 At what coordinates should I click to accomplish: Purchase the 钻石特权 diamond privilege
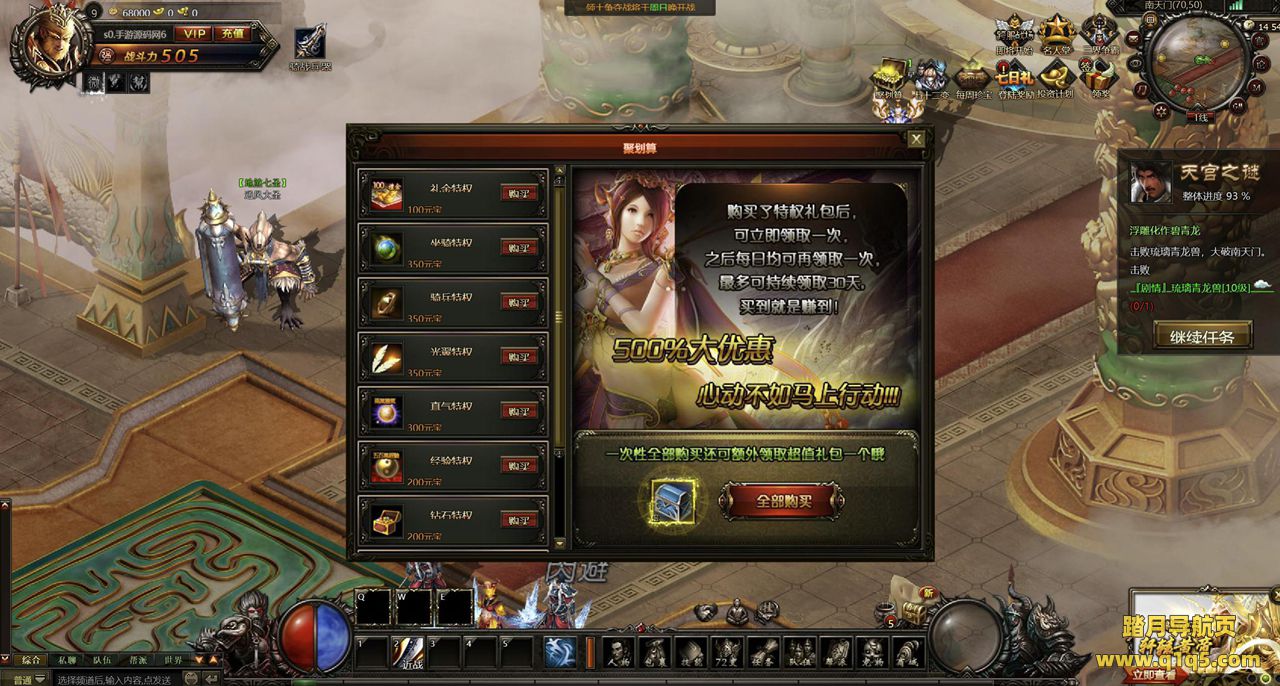pyautogui.click(x=519, y=520)
